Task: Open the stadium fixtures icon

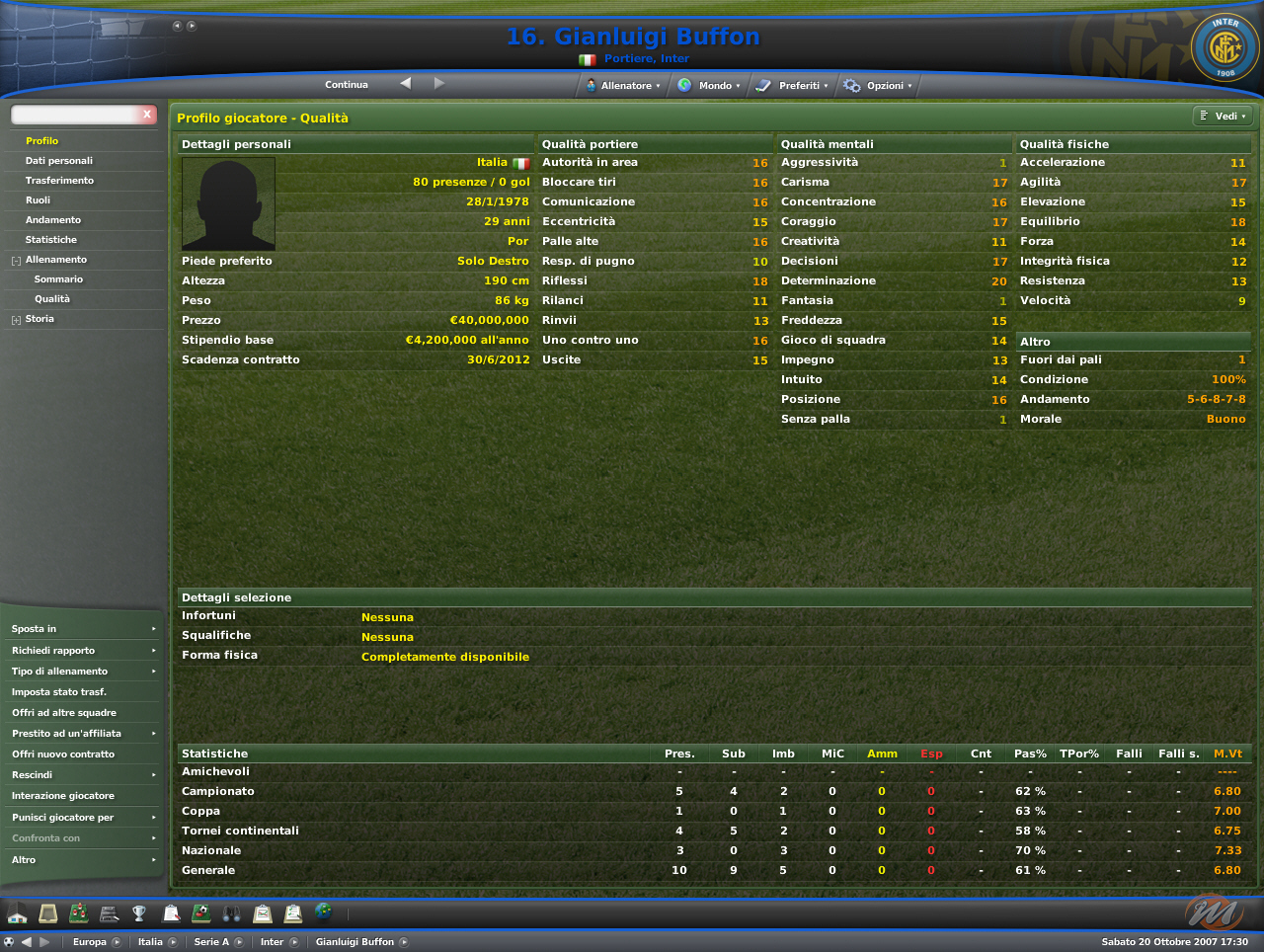Action: pyautogui.click(x=109, y=913)
